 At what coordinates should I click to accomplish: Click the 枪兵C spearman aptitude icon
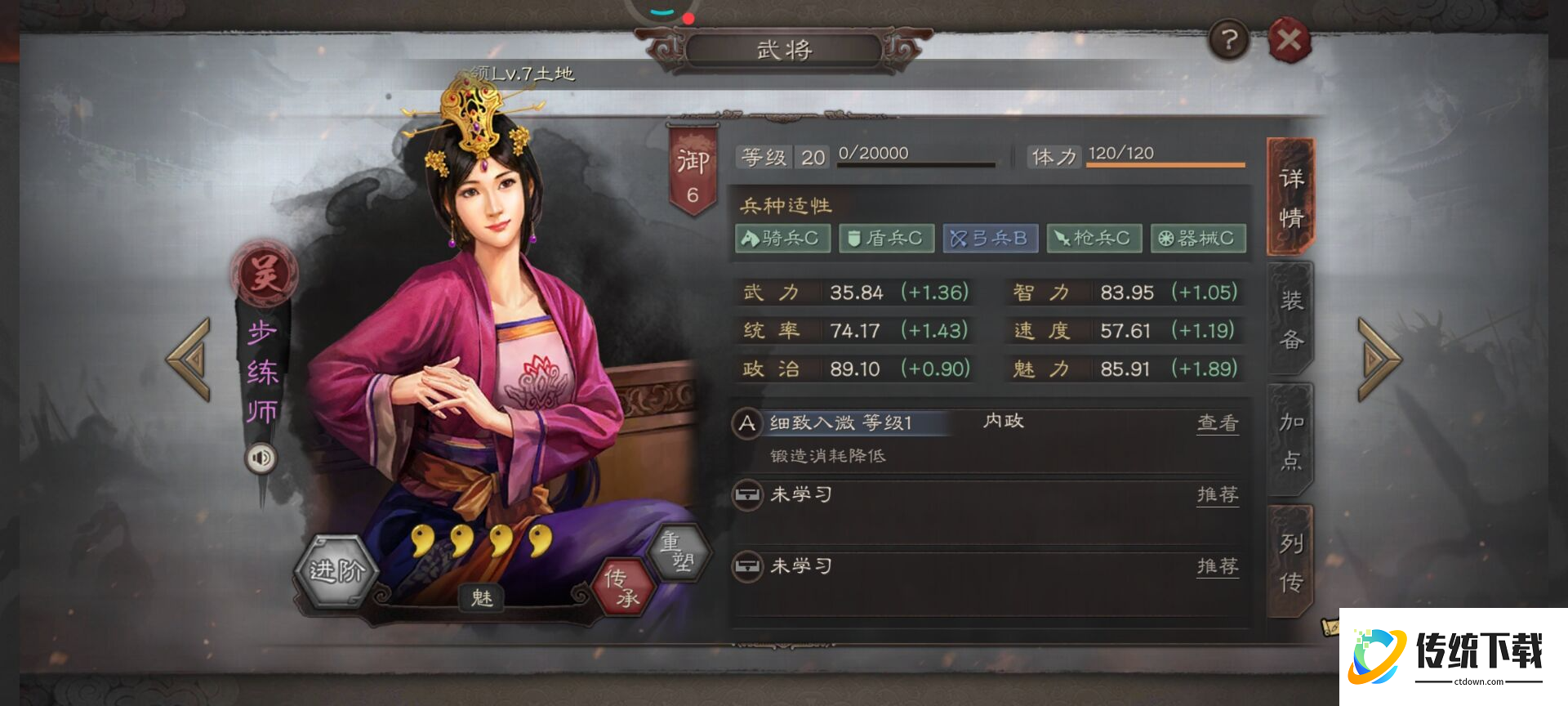[1094, 238]
